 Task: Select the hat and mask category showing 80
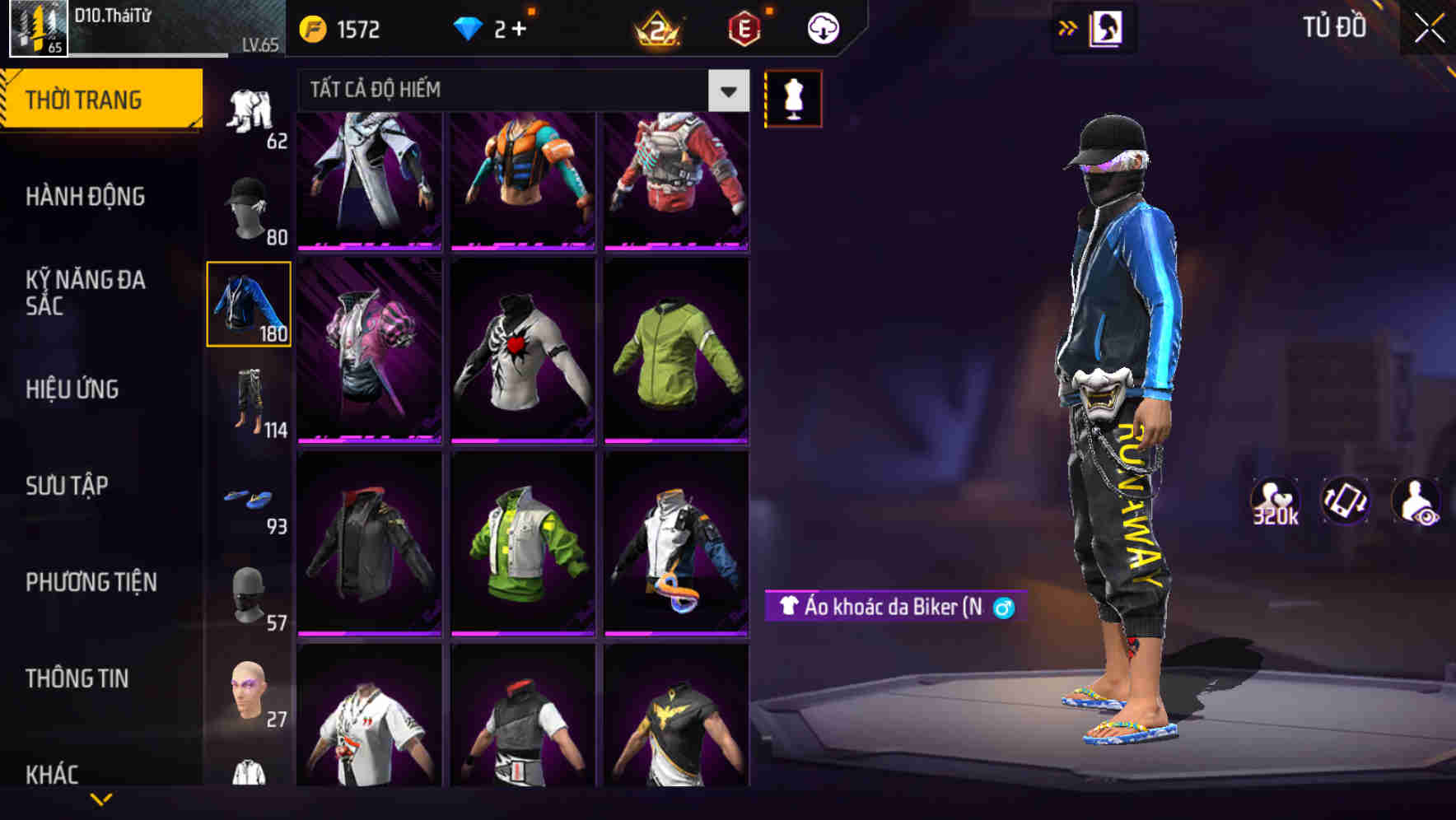[250, 207]
